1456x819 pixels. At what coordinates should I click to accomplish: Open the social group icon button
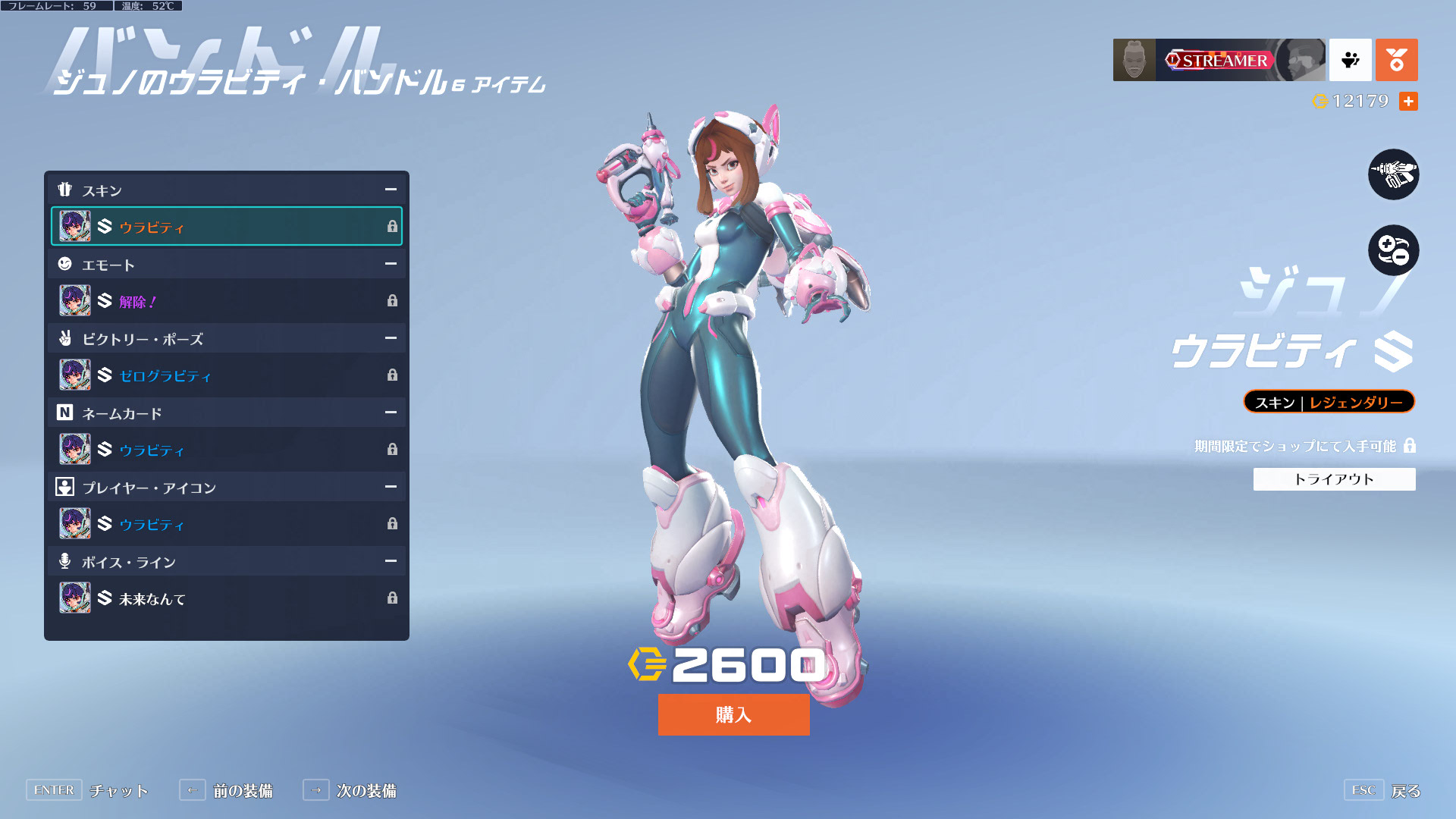click(1350, 60)
